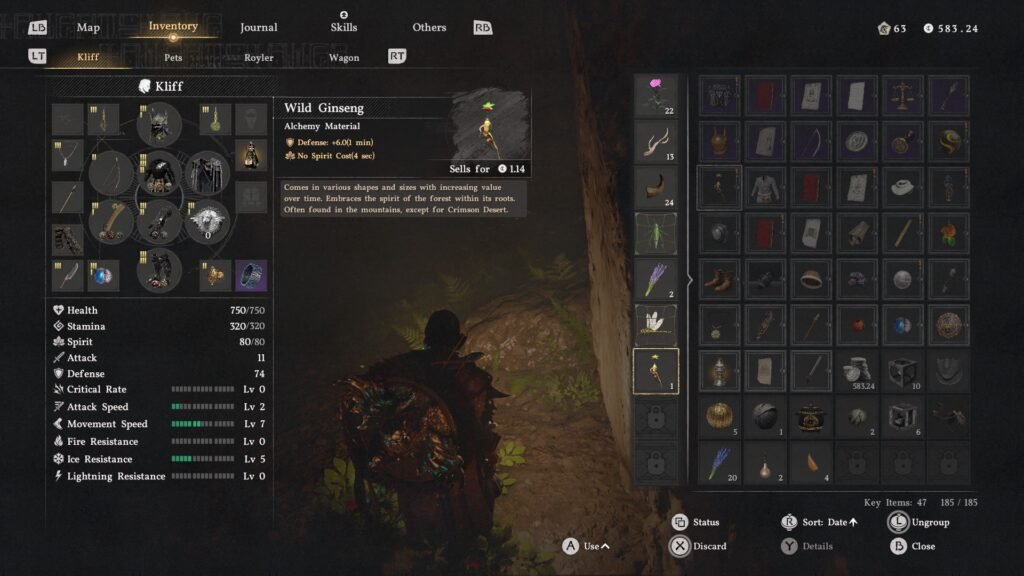Pick the lavender sprig in the side column
Image resolution: width=1024 pixels, height=576 pixels.
click(x=656, y=279)
